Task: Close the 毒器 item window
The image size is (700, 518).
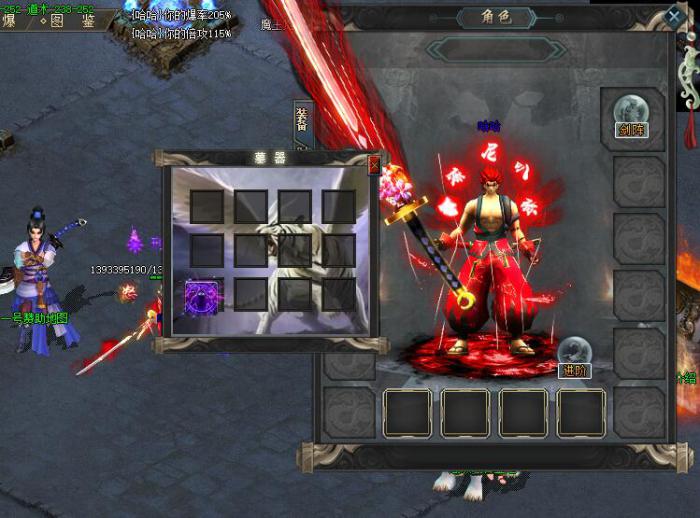Action: click(374, 164)
